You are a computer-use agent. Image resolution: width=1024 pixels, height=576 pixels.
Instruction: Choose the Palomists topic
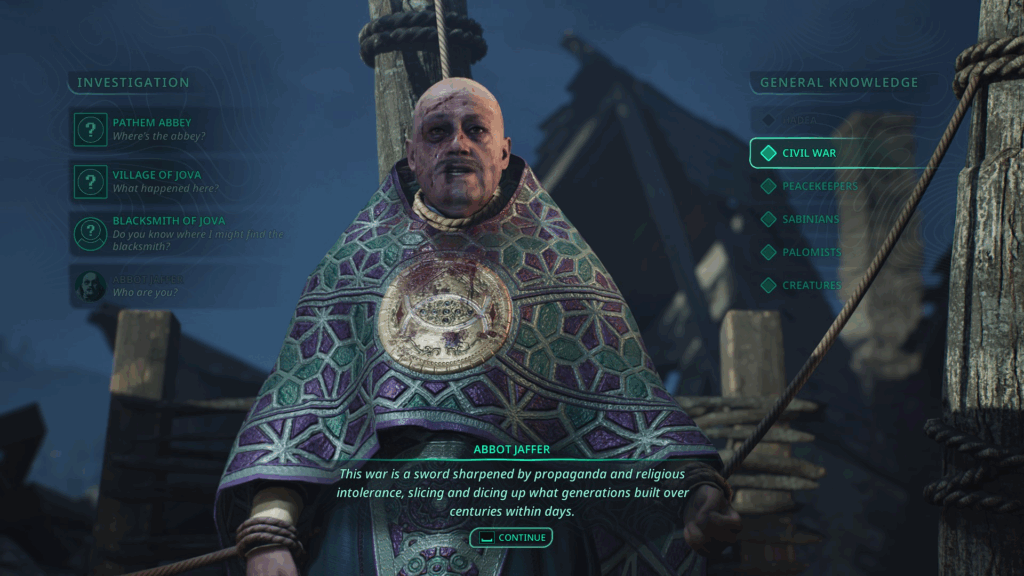[810, 252]
